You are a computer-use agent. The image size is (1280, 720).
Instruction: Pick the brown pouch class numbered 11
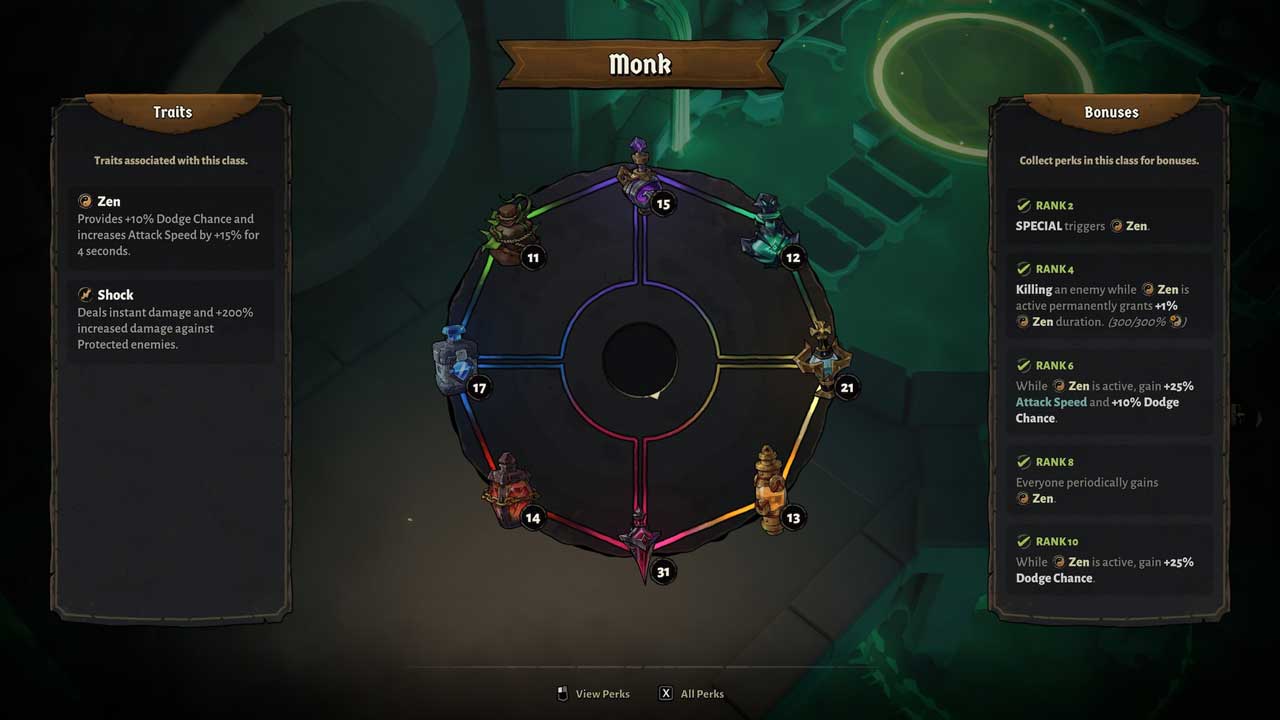[511, 231]
